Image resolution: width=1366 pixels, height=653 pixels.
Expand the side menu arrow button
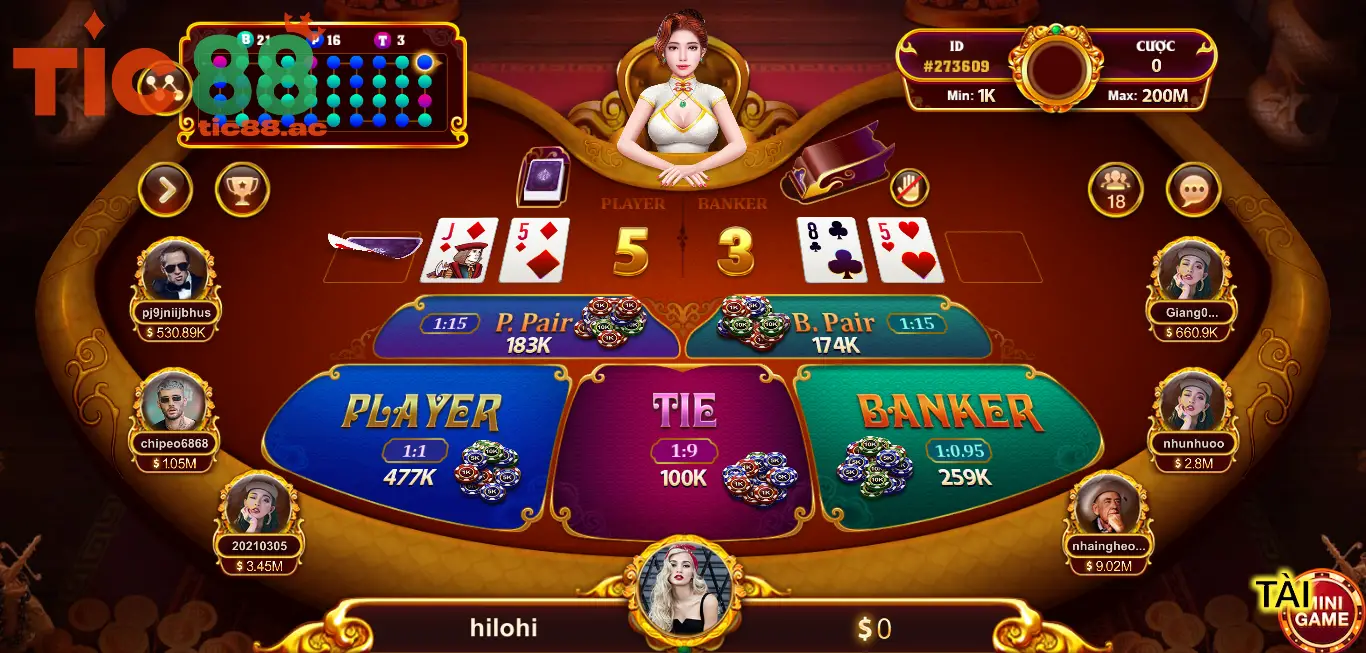(x=165, y=189)
